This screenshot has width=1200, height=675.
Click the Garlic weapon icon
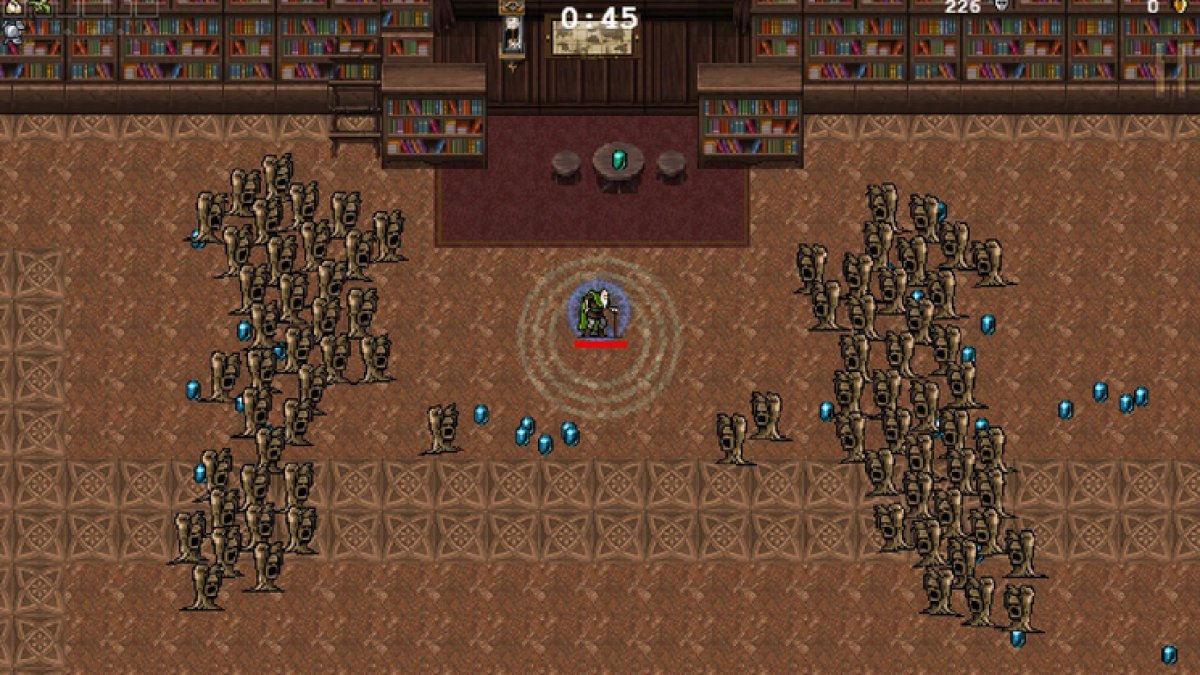[x=14, y=7]
